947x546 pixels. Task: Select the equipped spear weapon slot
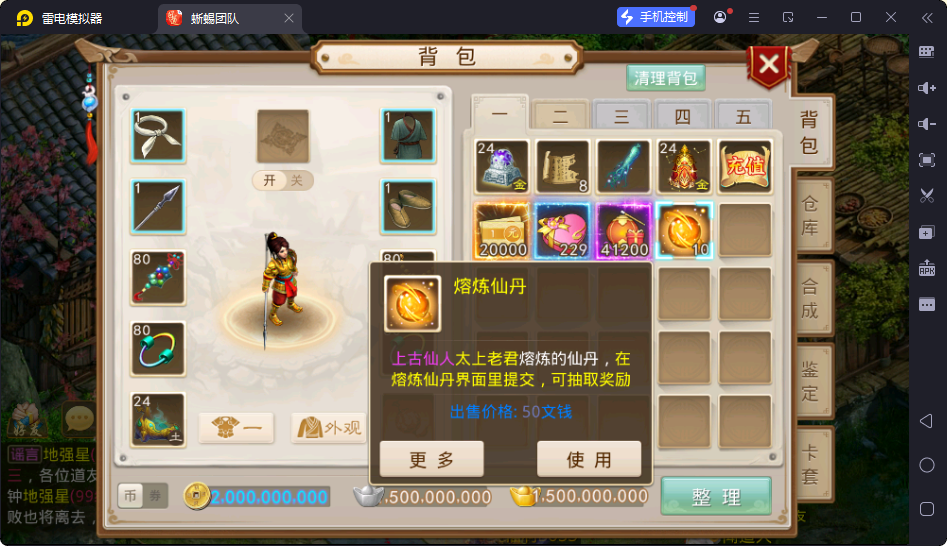[x=158, y=206]
